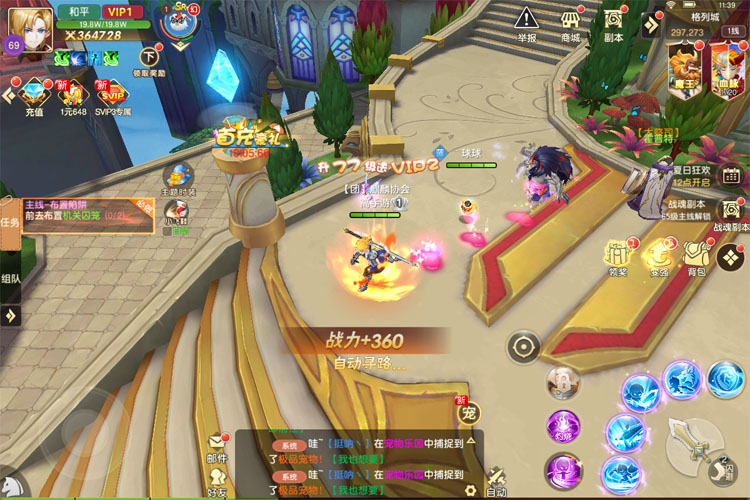The image size is (750, 500).
Task: Switch to the 组队 team tab
Action: 10,280
